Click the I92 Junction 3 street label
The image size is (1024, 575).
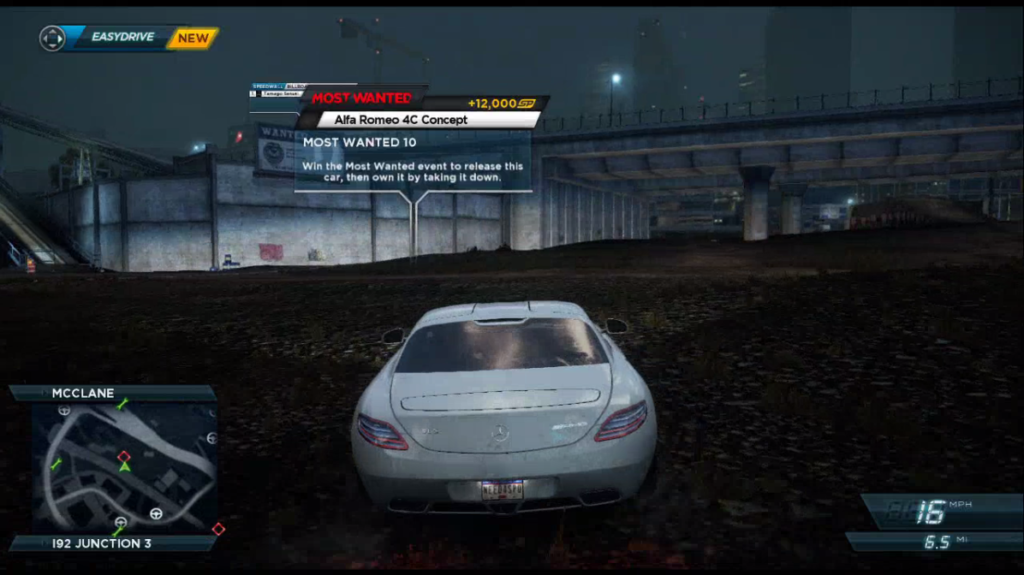pos(102,543)
